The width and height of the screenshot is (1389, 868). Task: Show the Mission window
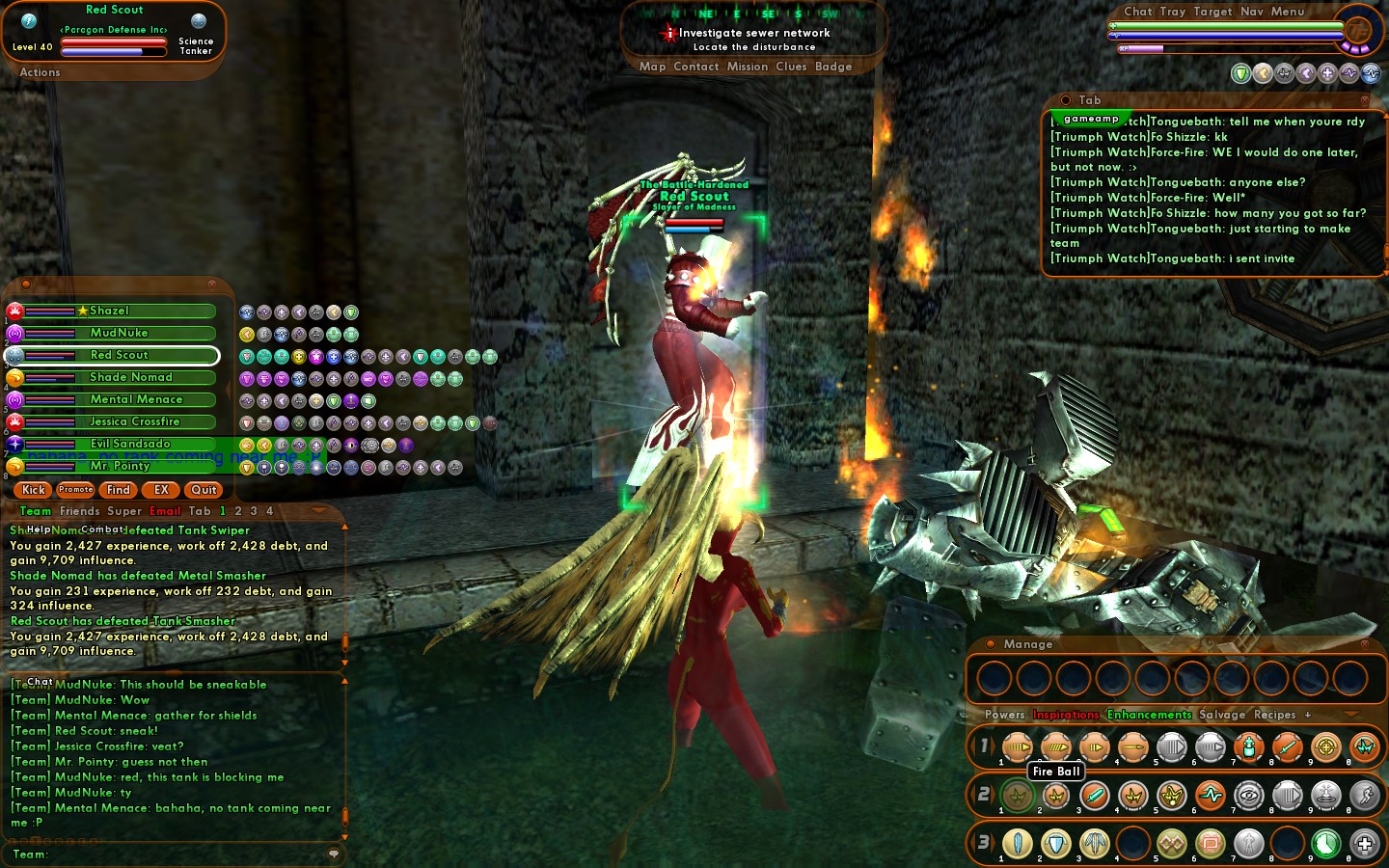(x=748, y=67)
